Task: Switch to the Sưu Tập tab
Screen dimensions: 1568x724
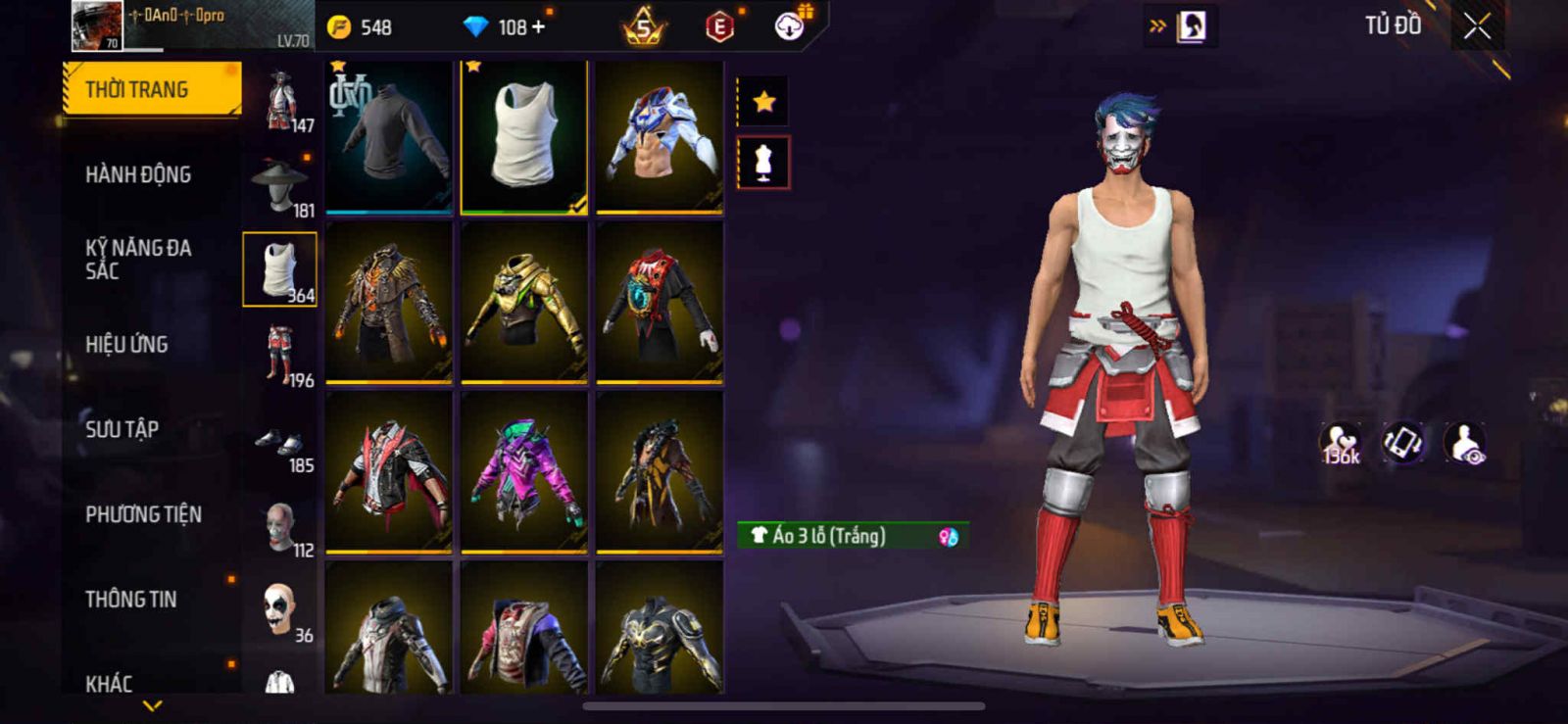Action: click(x=122, y=429)
